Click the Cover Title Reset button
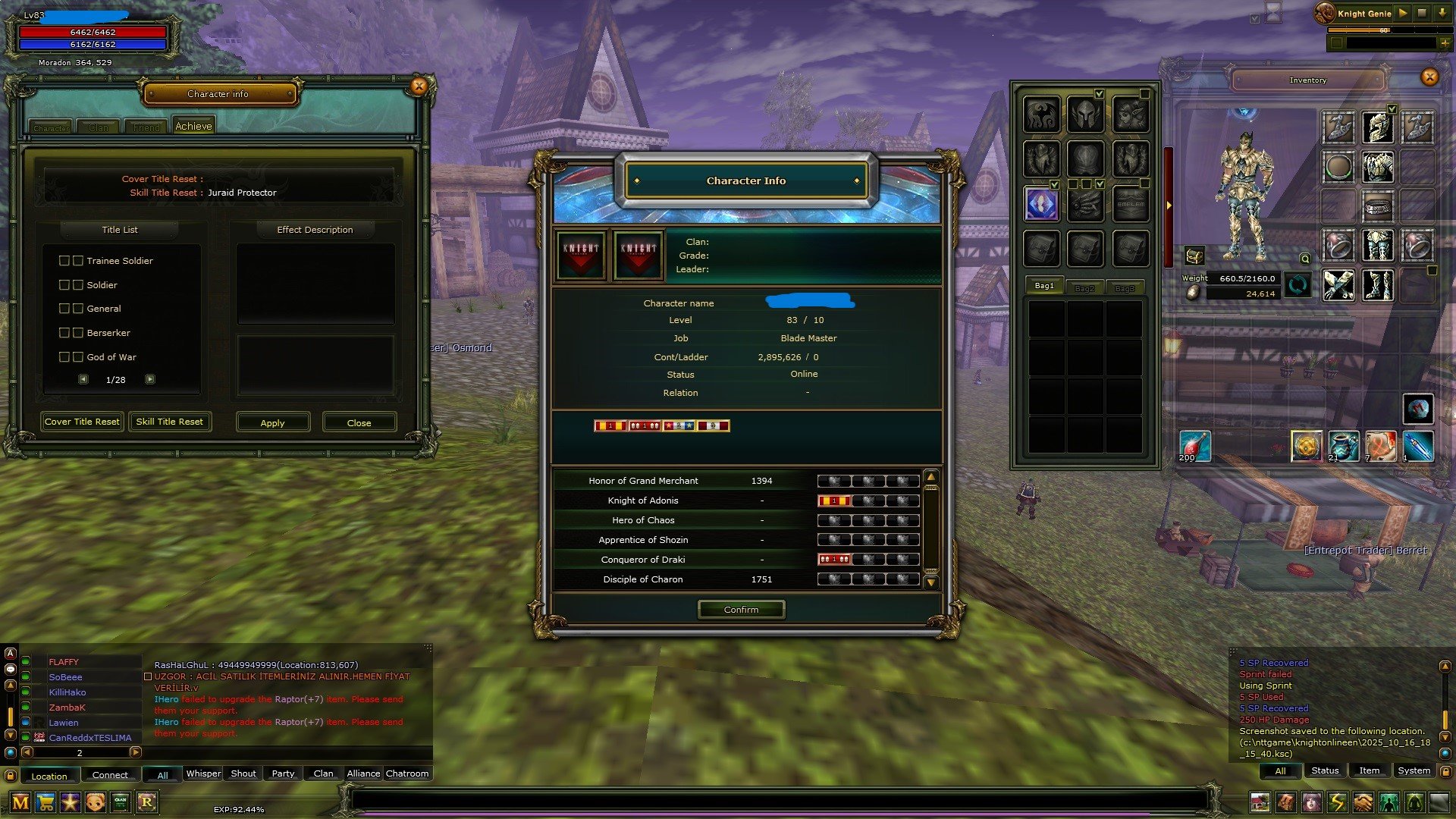 pos(82,422)
